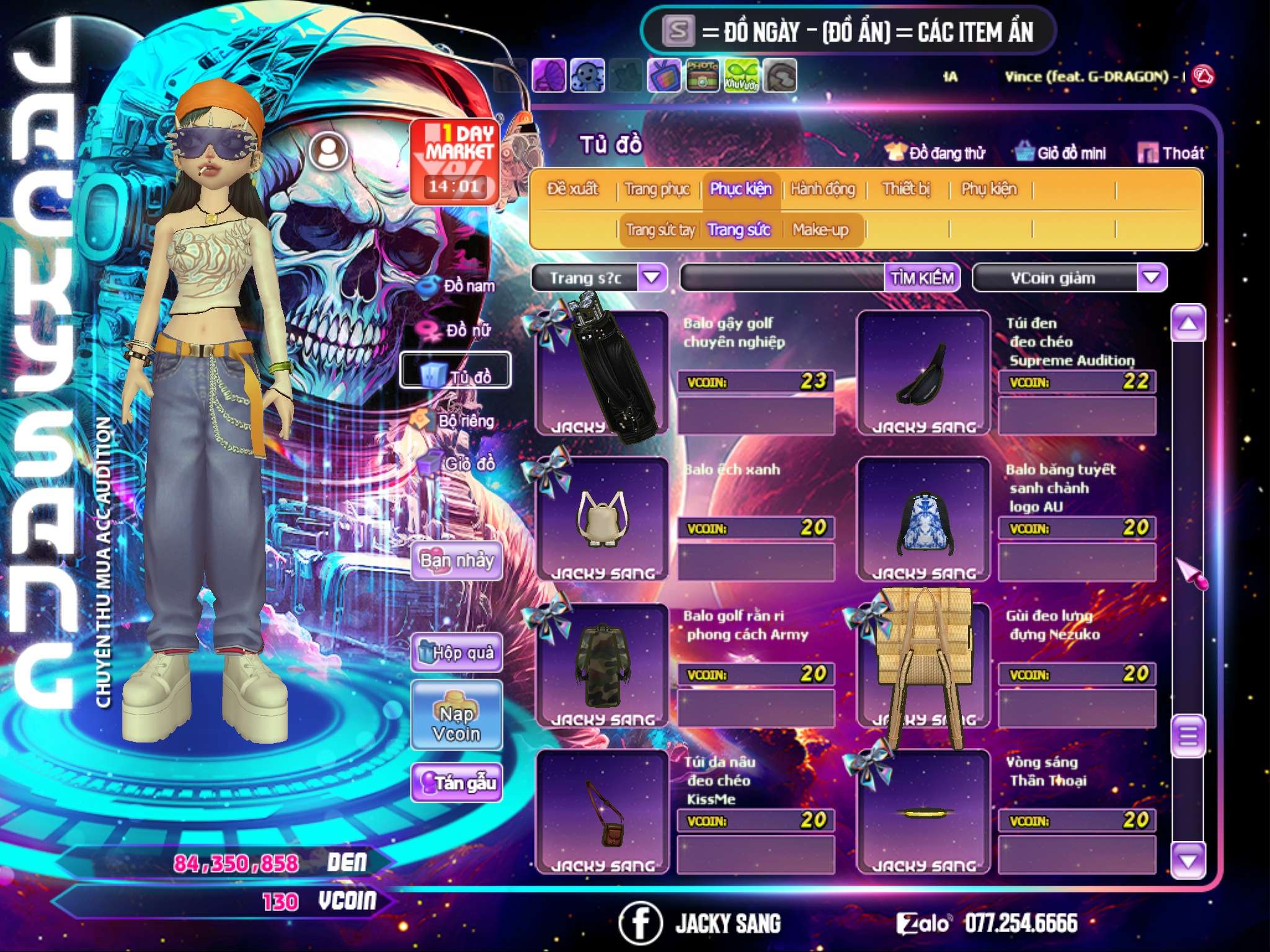This screenshot has height=952, width=1270.
Task: Select the Đề xuất tab
Action: point(572,189)
